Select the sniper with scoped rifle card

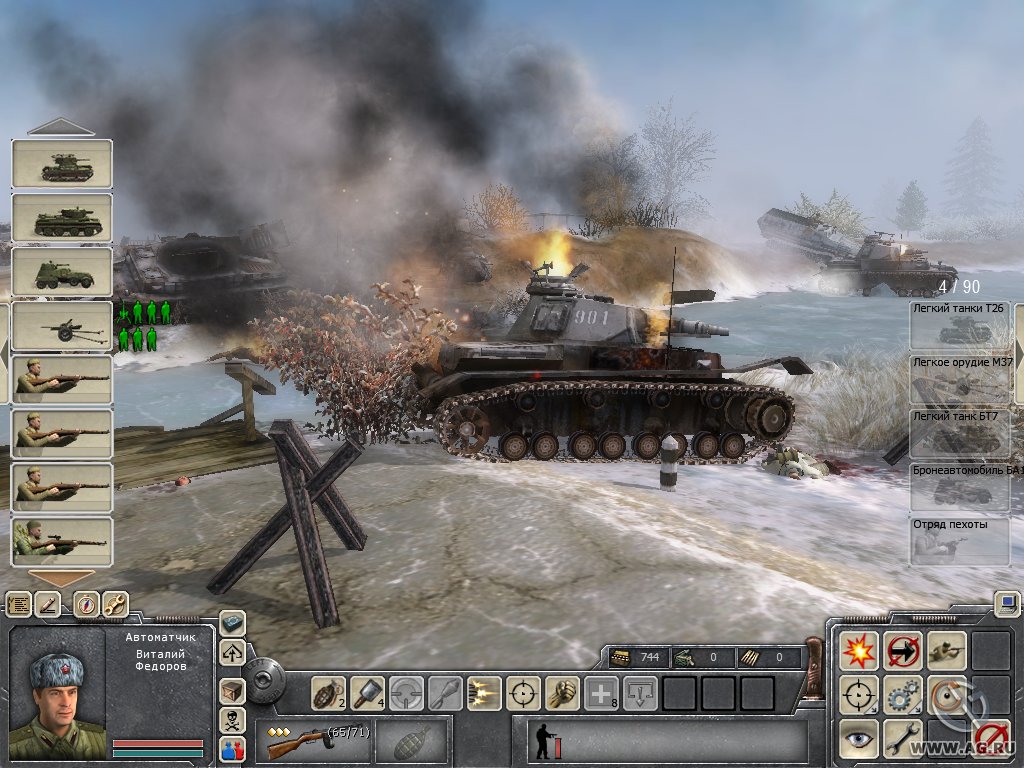[x=62, y=542]
